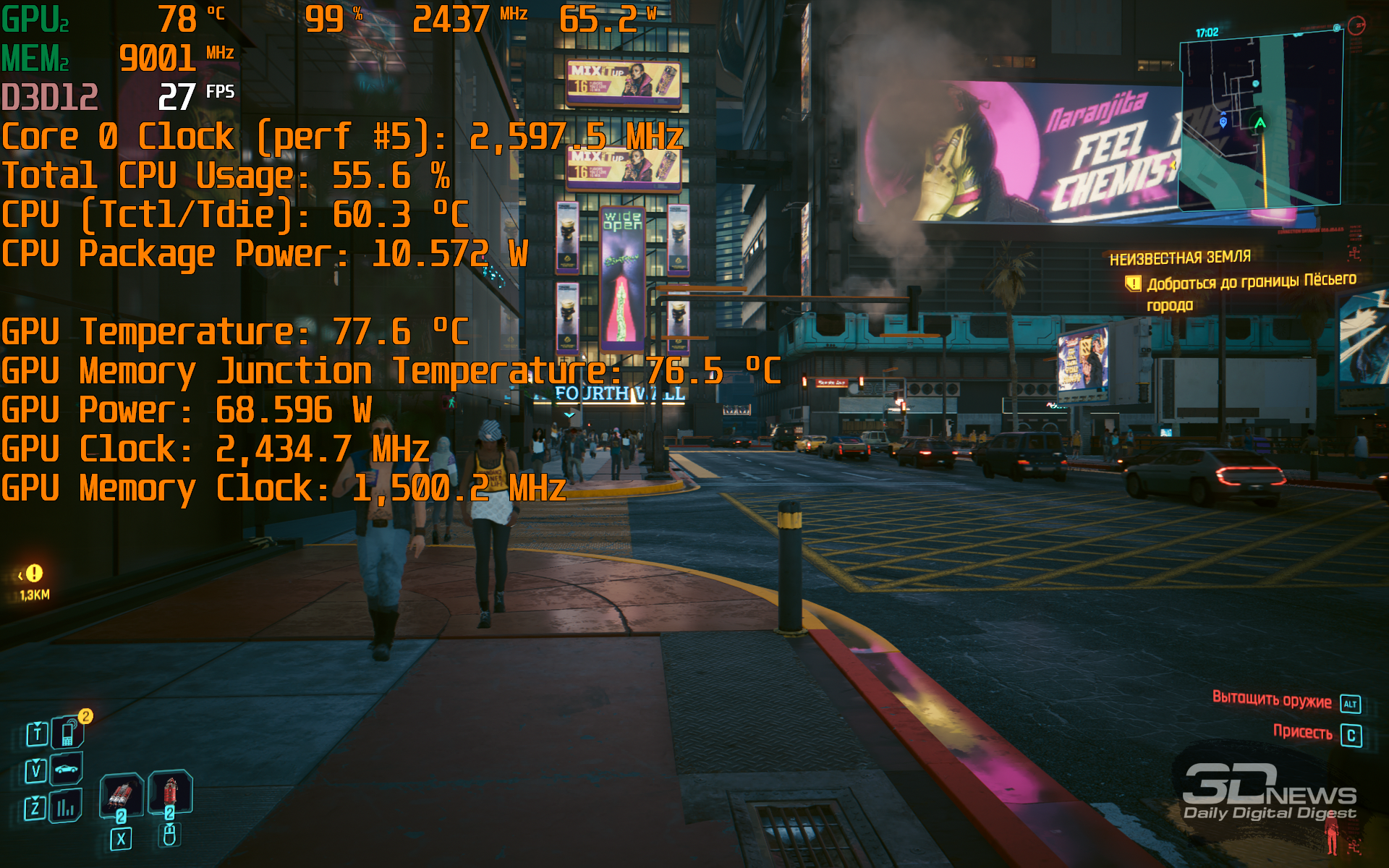Choose the red grenade slot
The image size is (1389, 868).
(170, 791)
